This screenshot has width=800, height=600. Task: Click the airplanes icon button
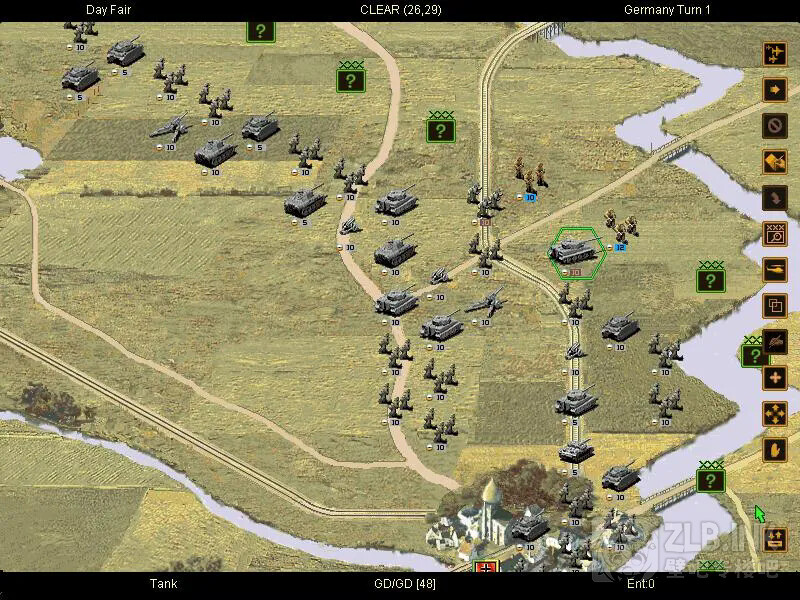point(775,53)
